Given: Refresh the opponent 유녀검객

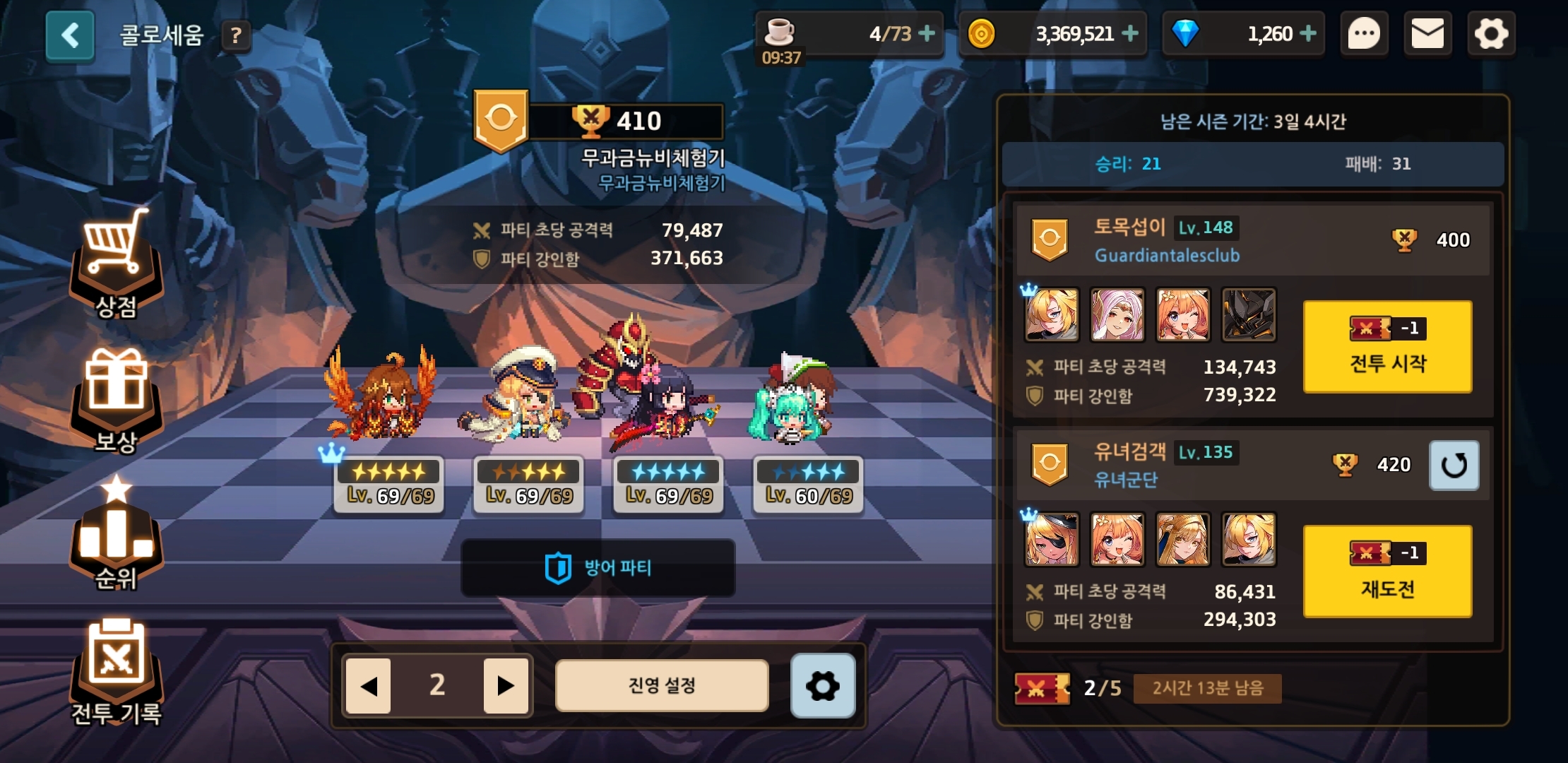Looking at the screenshot, I should [x=1454, y=465].
